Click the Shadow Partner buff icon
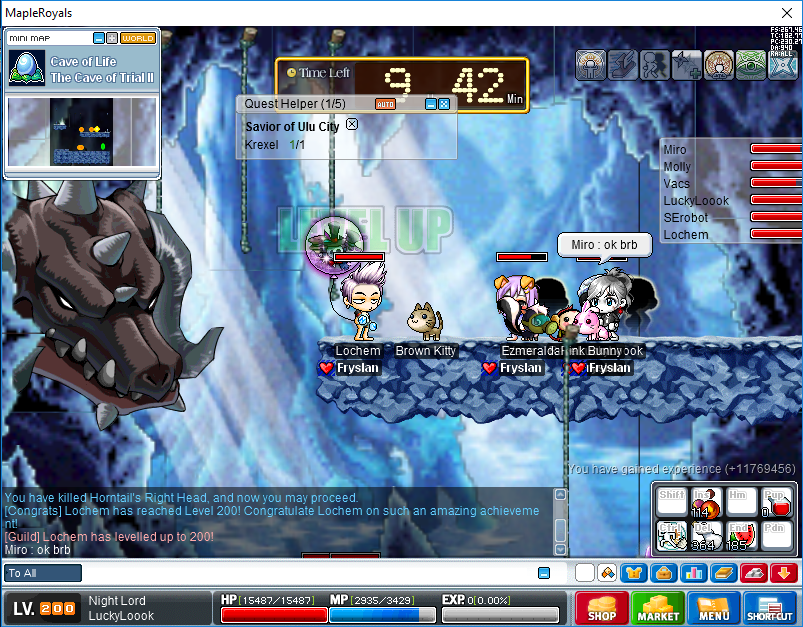This screenshot has width=803, height=627. pyautogui.click(x=655, y=64)
